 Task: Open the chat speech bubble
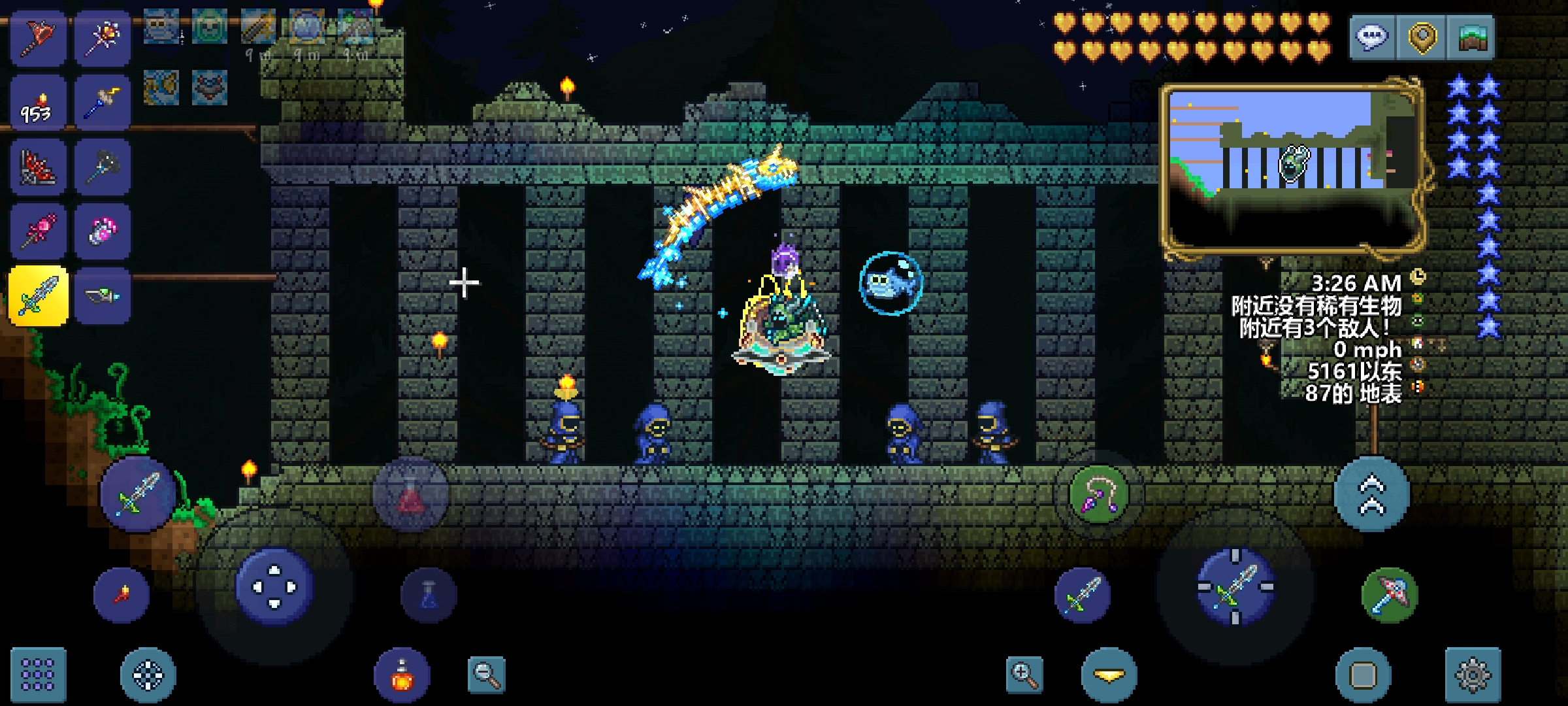[x=1371, y=37]
